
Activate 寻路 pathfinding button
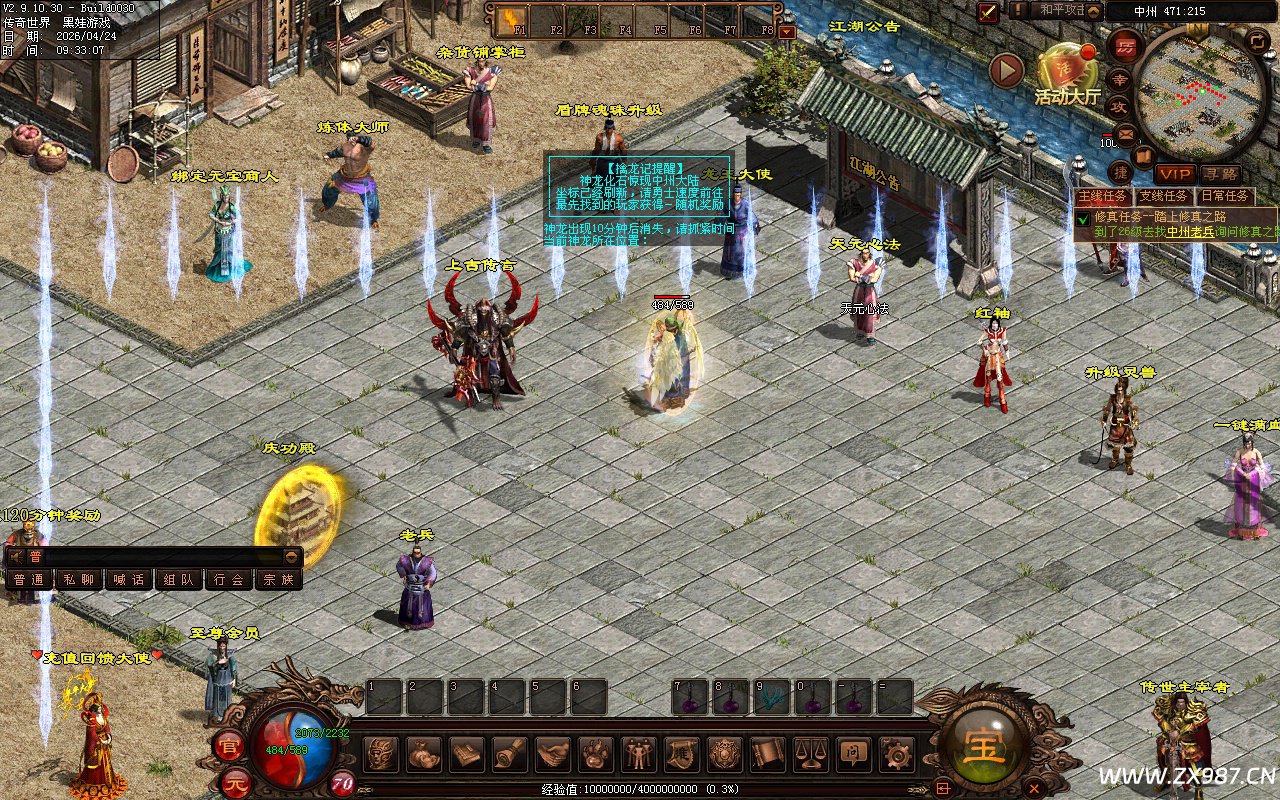[1220, 174]
